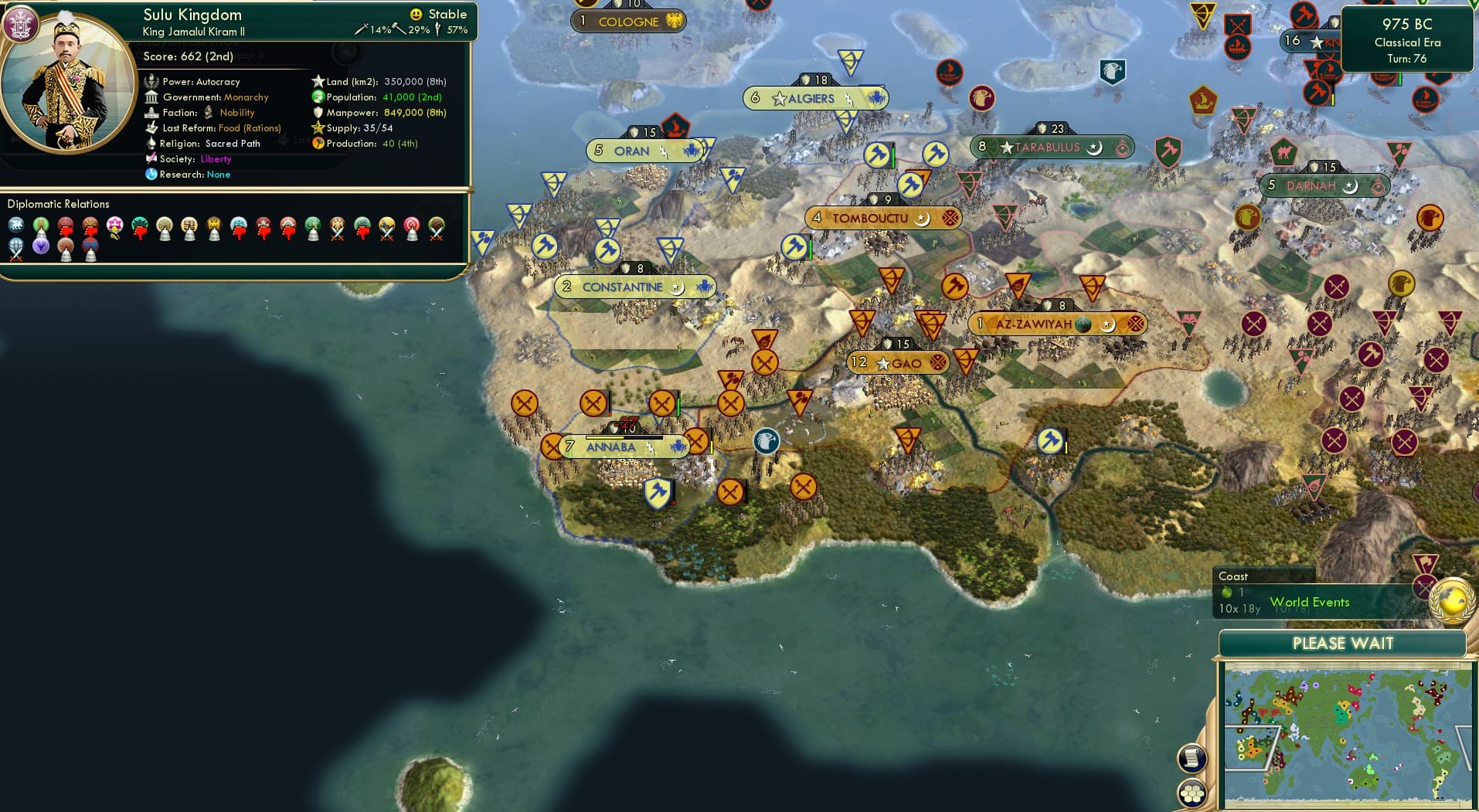Open the Research beaker icon

point(152,175)
